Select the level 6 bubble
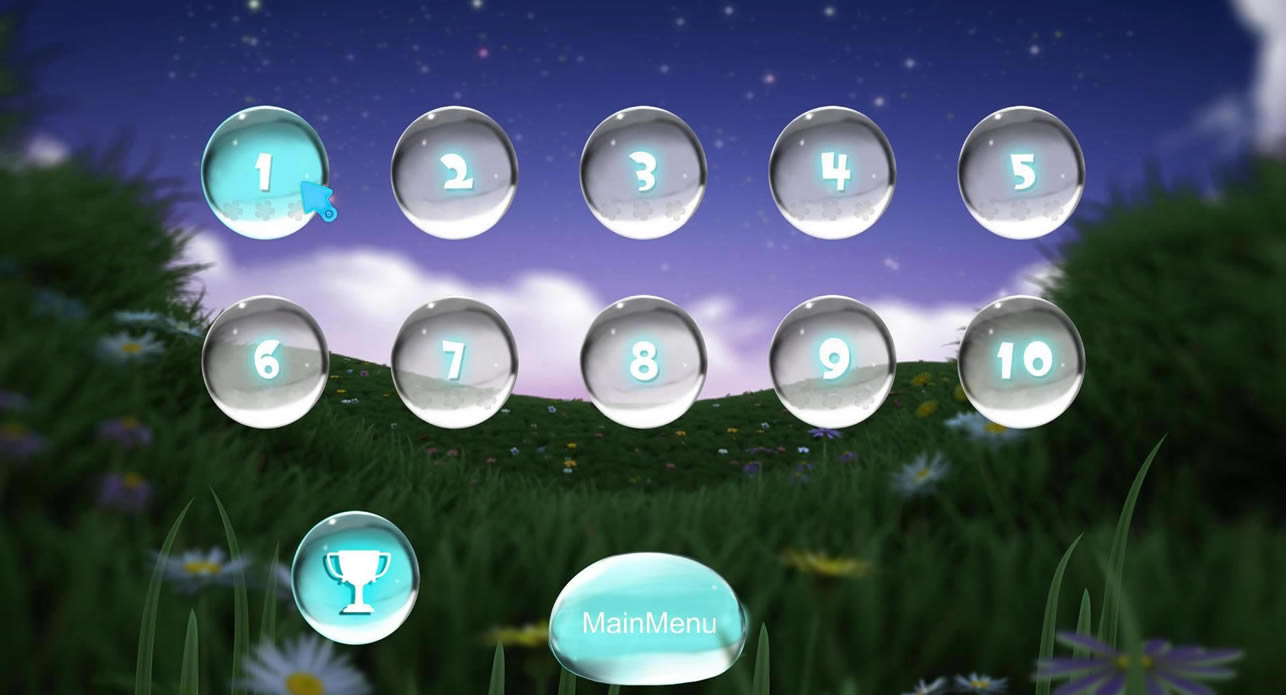The height and width of the screenshot is (695, 1286). (x=265, y=361)
